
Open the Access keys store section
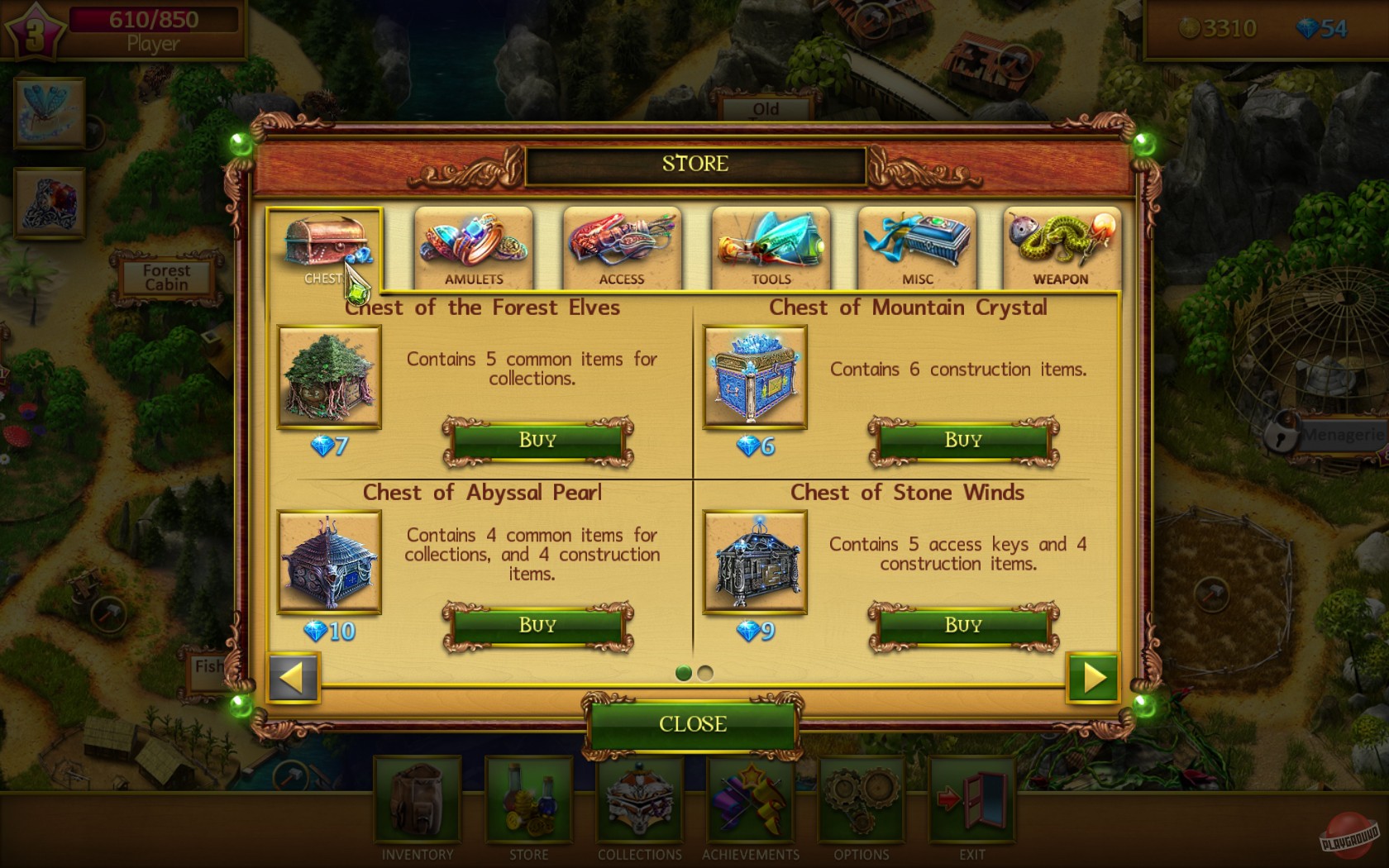[622, 246]
